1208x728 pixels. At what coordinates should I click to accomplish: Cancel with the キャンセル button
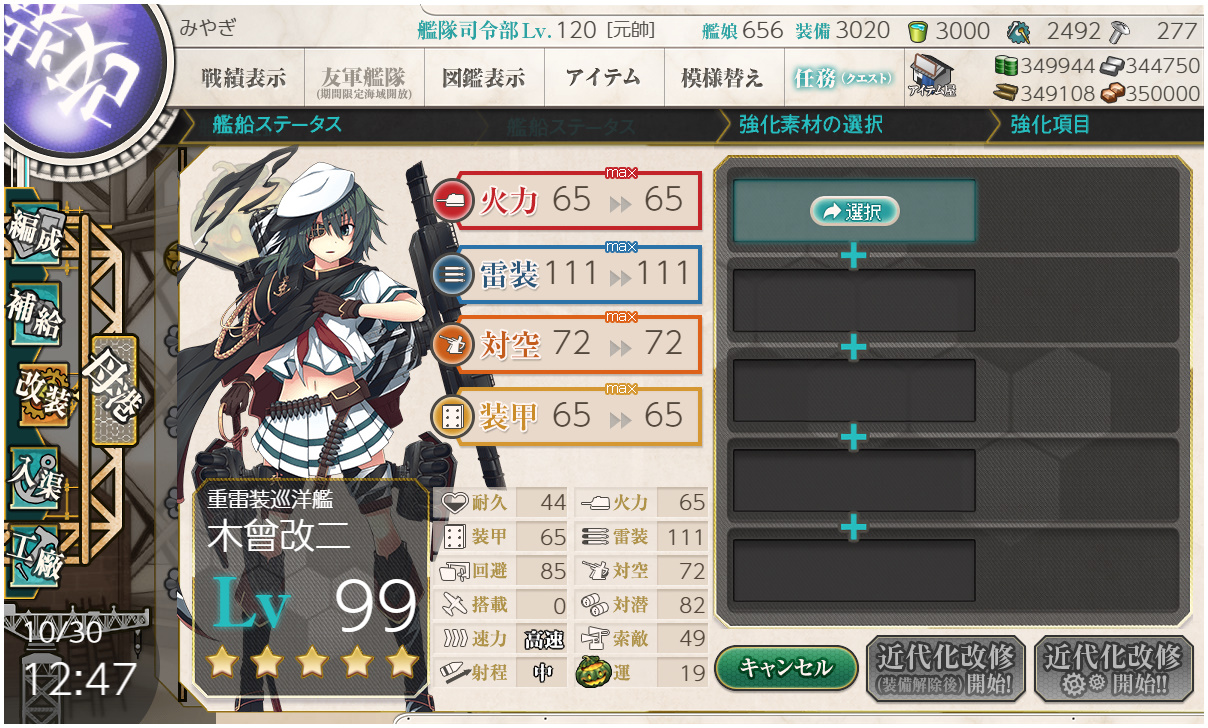click(x=786, y=667)
